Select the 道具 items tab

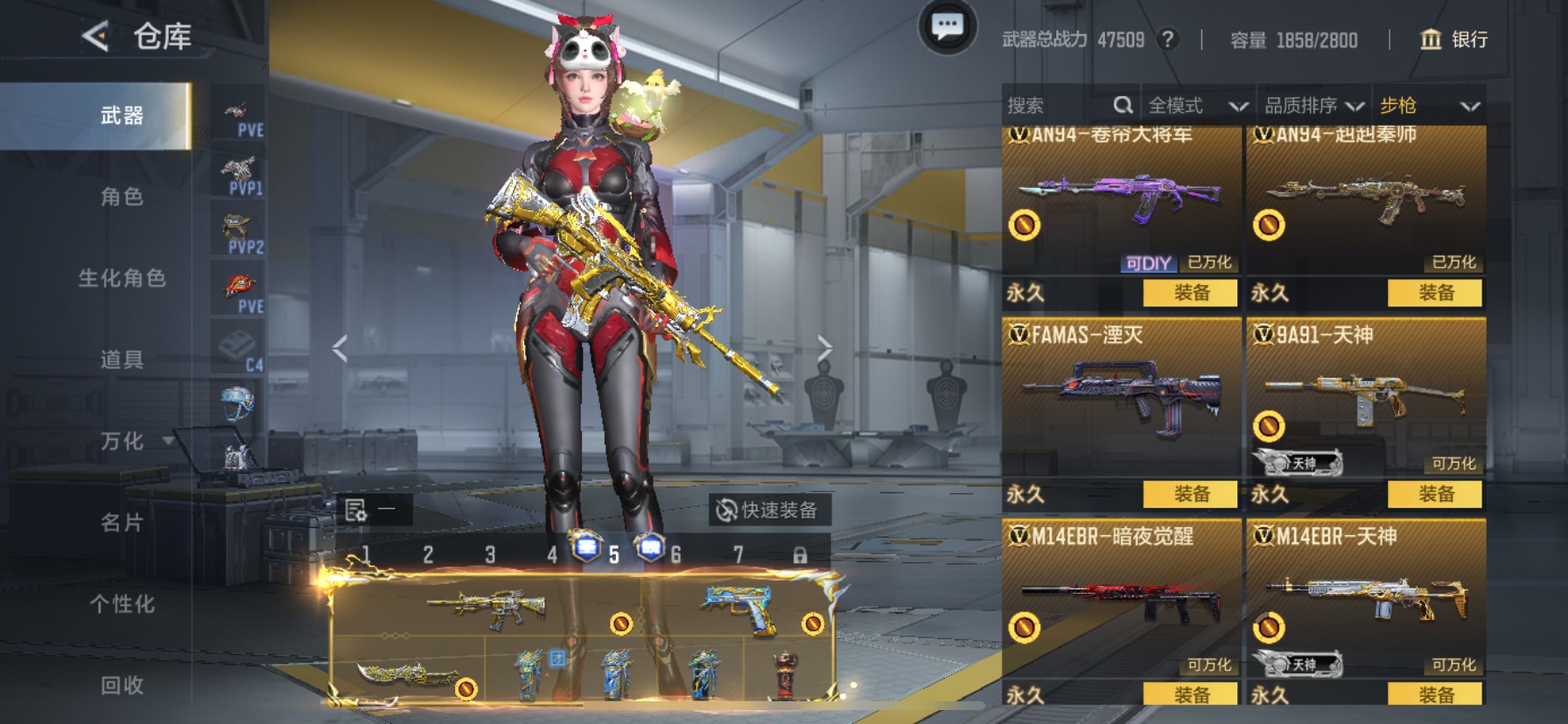pos(122,359)
